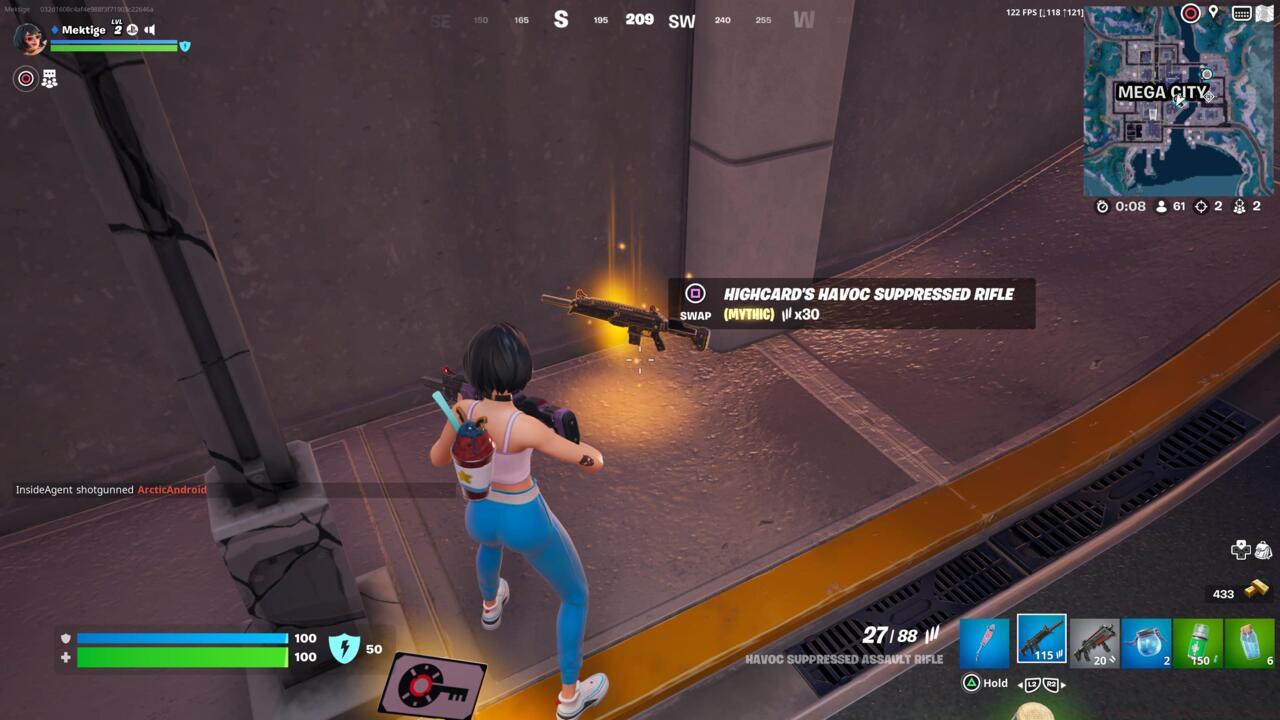
Task: Select the Shield Keg spray slot
Action: pos(1200,640)
